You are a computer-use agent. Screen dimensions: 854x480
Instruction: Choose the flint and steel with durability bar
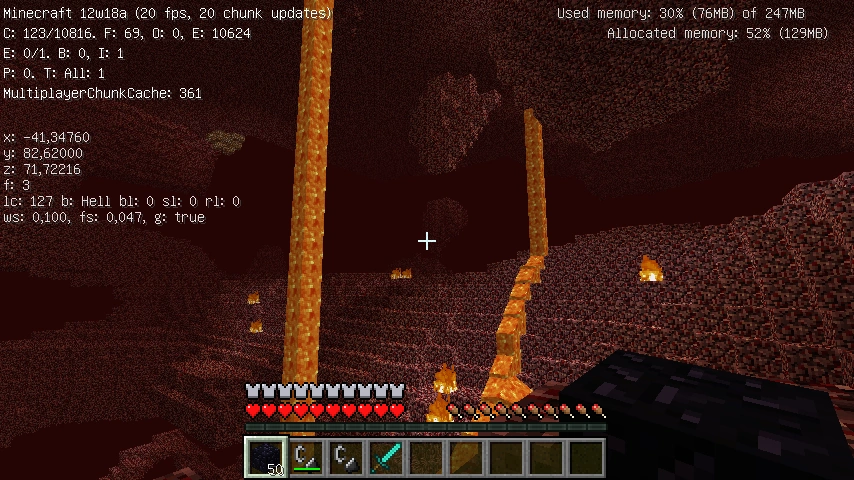(306, 457)
